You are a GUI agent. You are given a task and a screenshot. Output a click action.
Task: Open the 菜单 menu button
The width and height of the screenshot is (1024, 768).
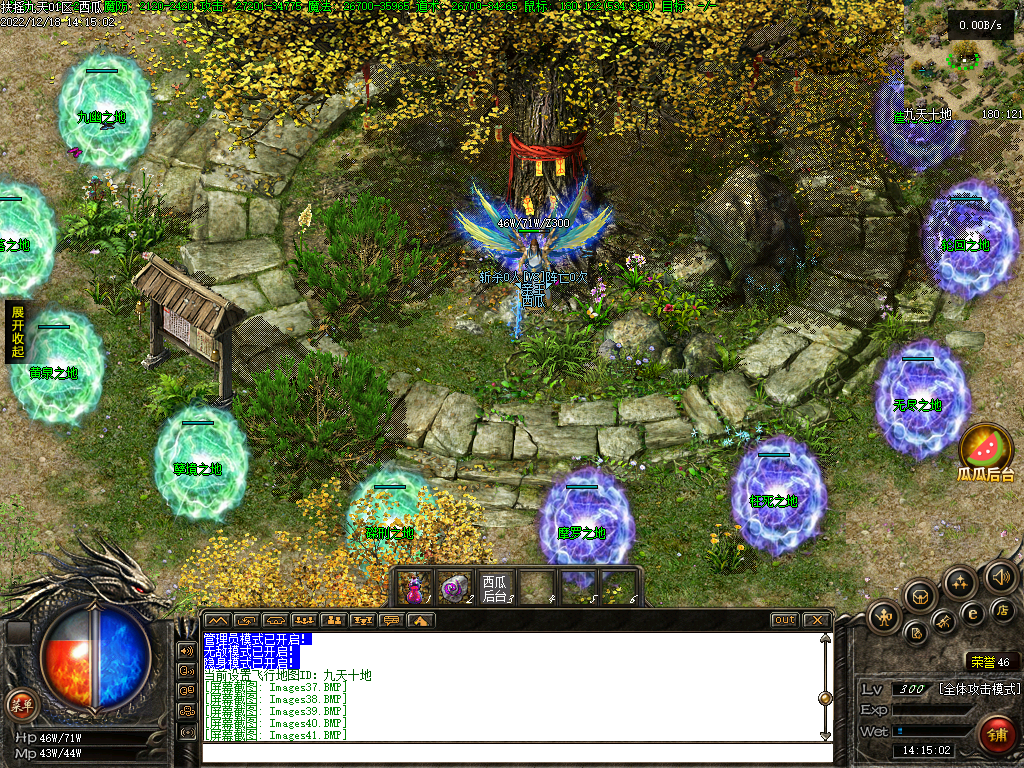pyautogui.click(x=21, y=704)
